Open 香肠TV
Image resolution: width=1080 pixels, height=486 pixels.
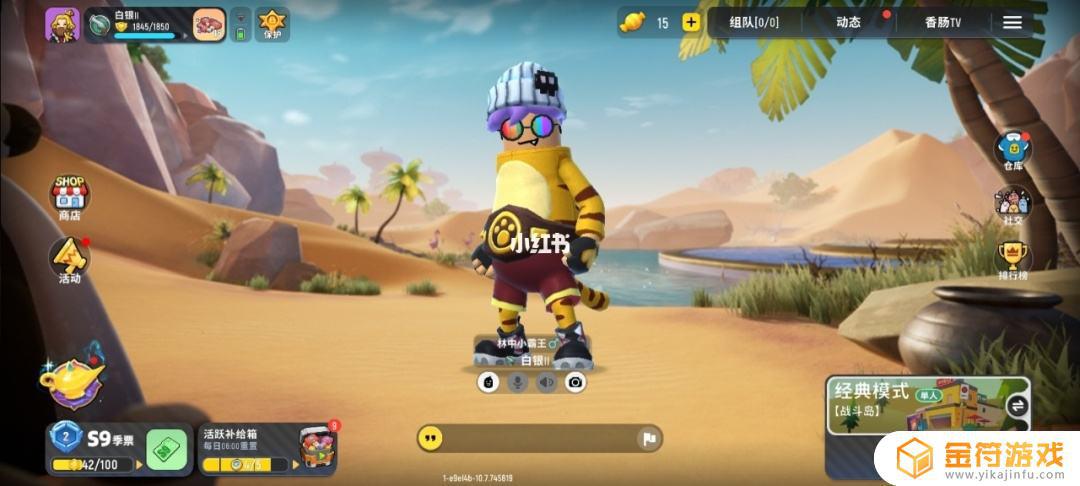tap(942, 22)
